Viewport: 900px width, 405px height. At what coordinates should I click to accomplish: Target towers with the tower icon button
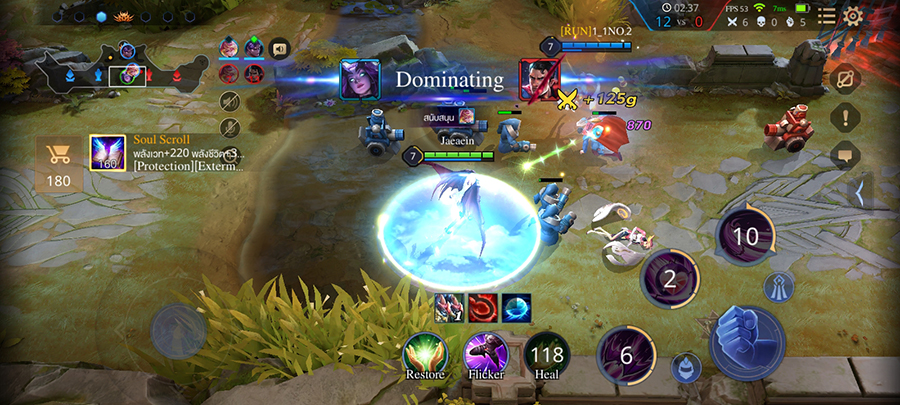point(778,288)
